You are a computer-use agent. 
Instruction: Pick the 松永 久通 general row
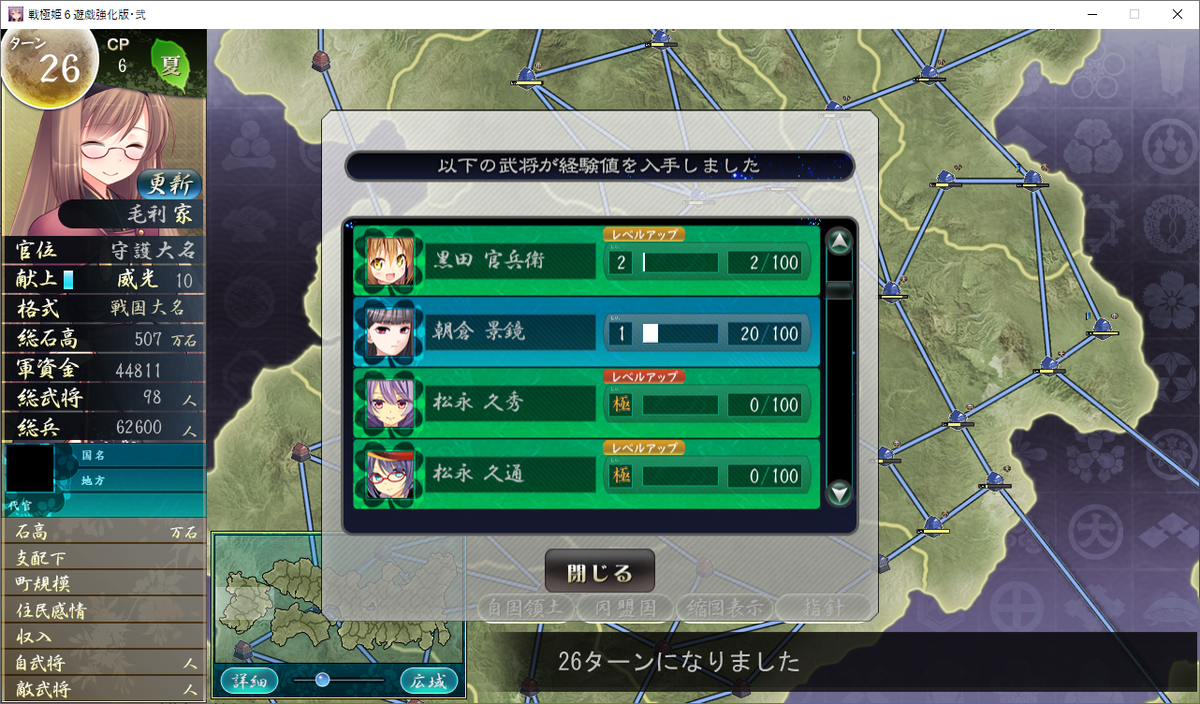pyautogui.click(x=586, y=474)
